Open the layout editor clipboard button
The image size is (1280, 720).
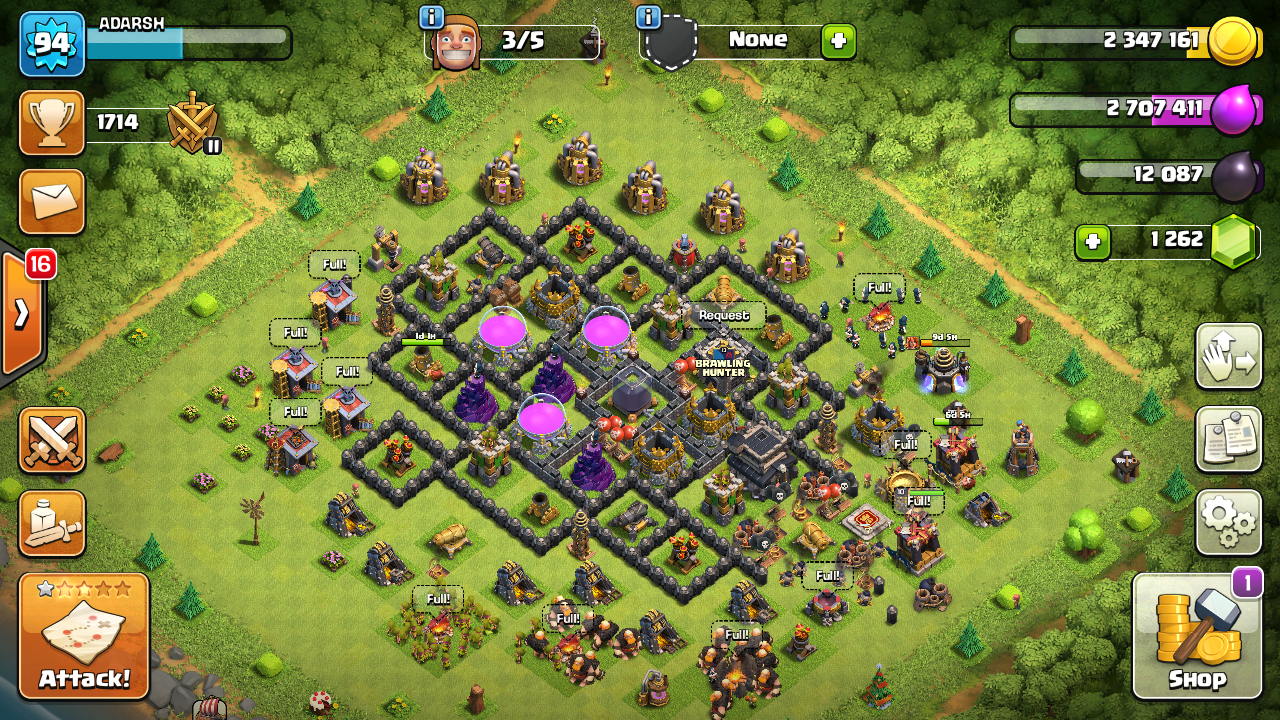click(1228, 439)
